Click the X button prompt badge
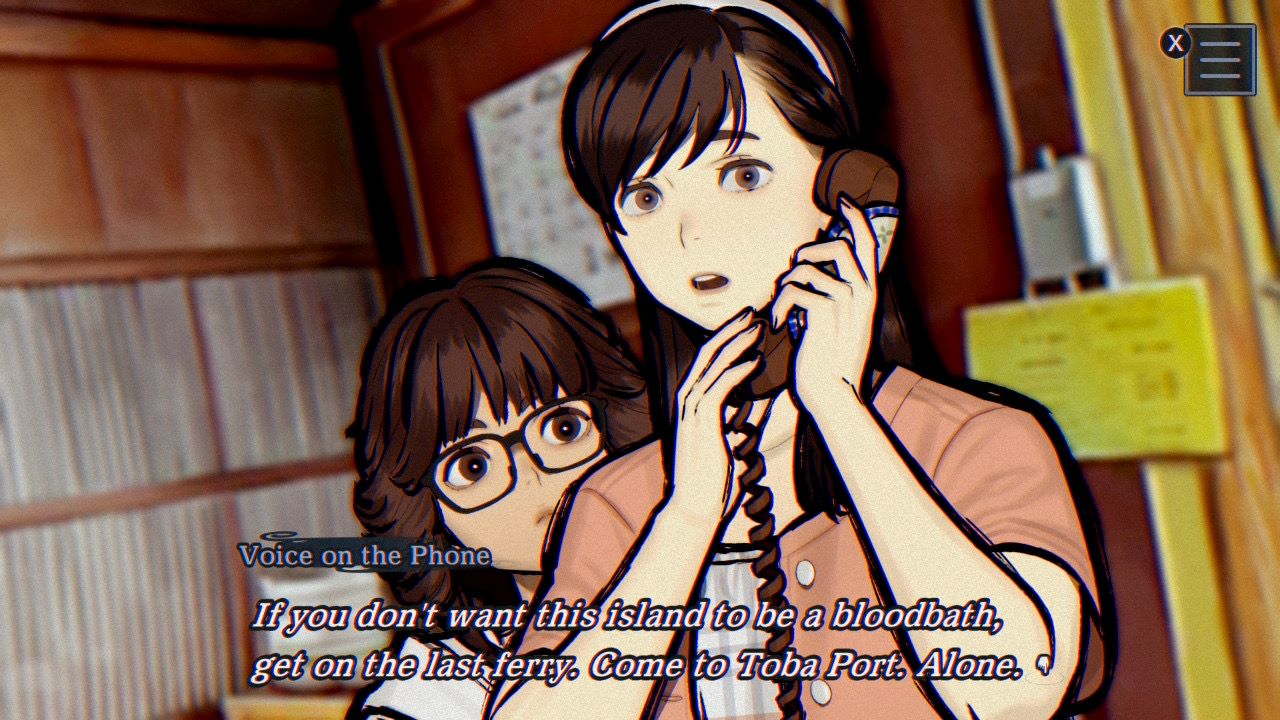Screen dimensions: 1280x720 click(x=1175, y=42)
